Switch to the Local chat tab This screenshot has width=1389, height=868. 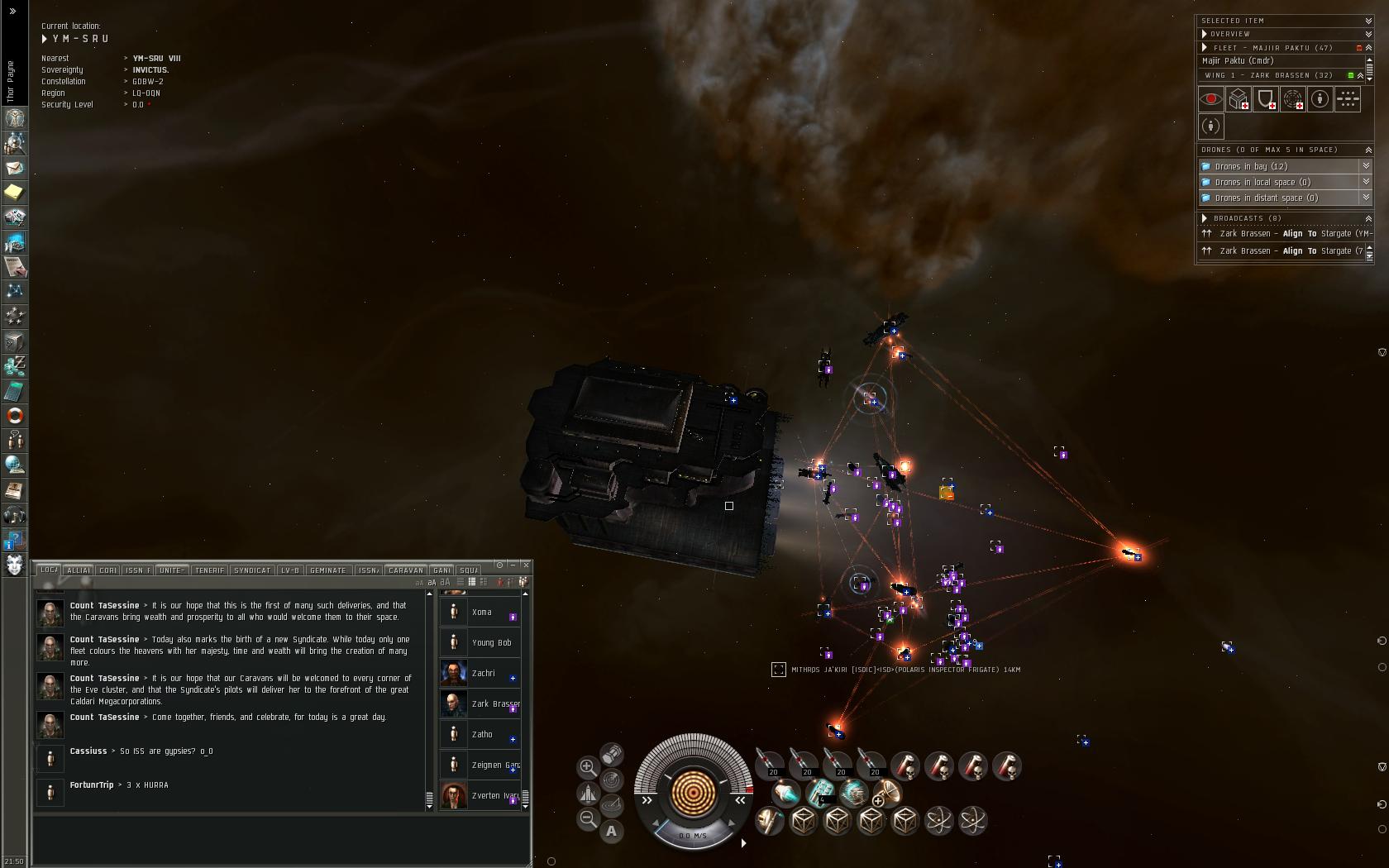[49, 570]
